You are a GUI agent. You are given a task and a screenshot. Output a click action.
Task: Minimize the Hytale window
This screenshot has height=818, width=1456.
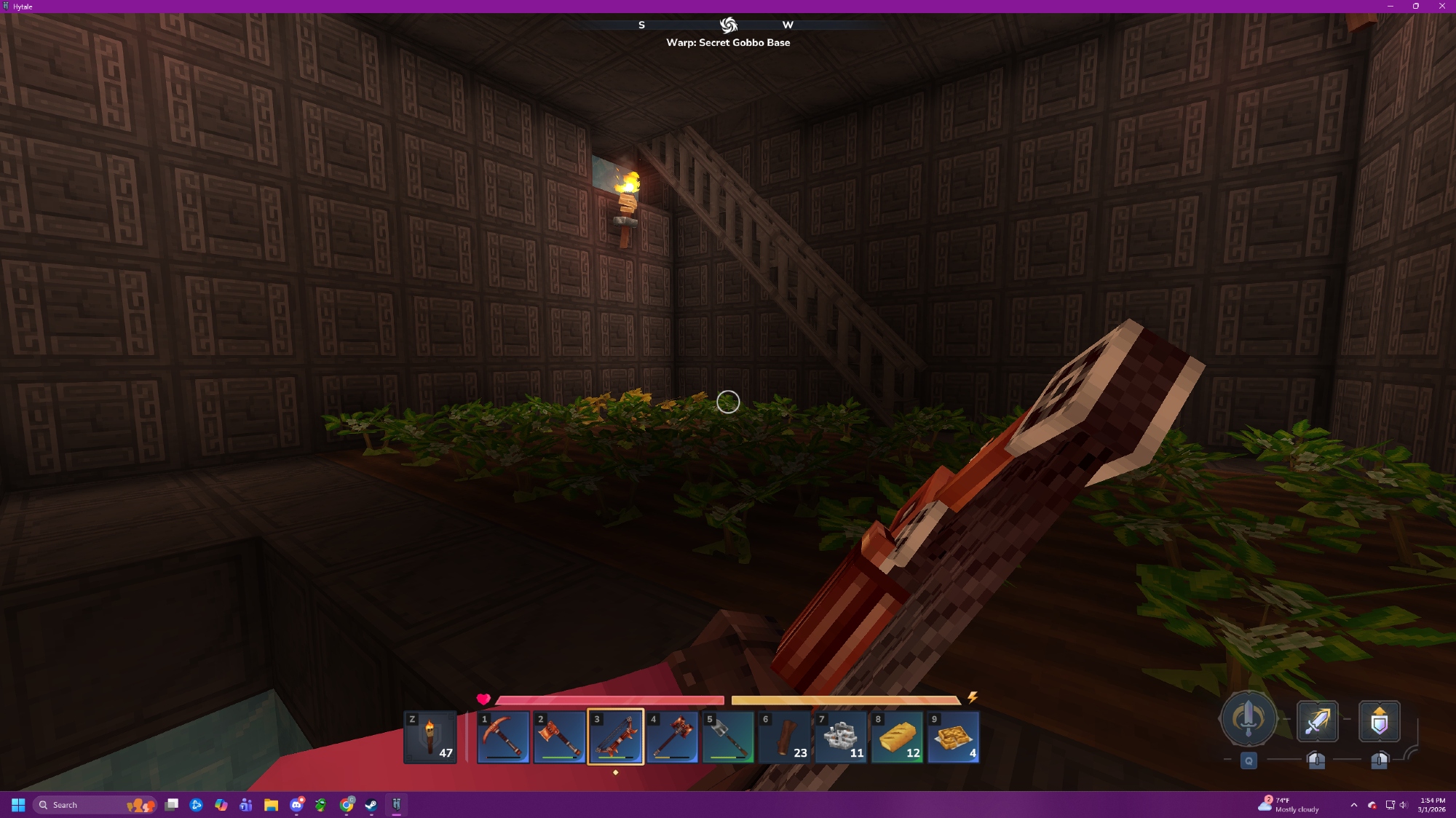click(x=1390, y=6)
